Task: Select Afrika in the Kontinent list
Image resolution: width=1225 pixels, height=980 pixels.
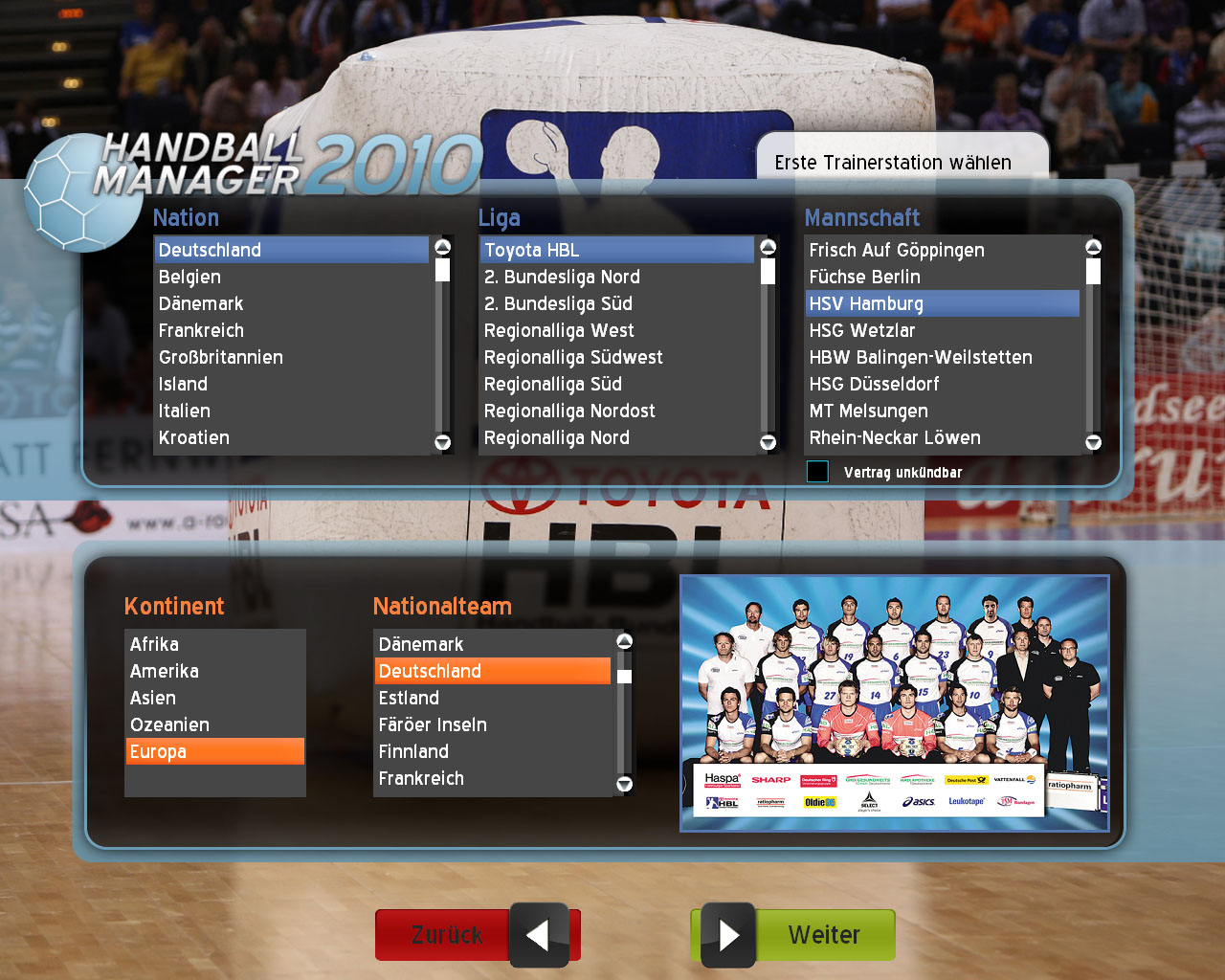Action: point(154,645)
